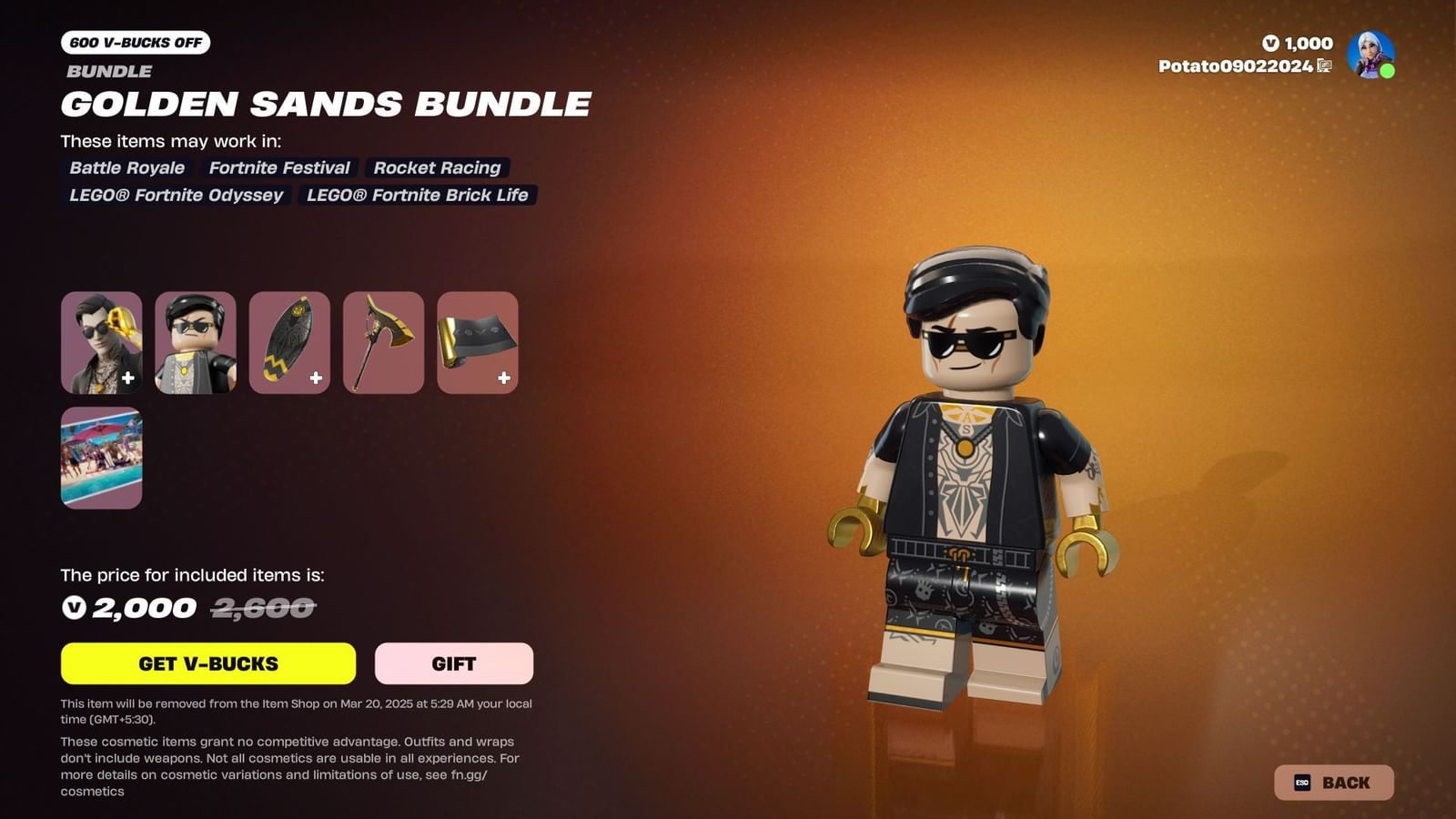
Task: View the LEGO minifigure style item
Action: point(195,343)
